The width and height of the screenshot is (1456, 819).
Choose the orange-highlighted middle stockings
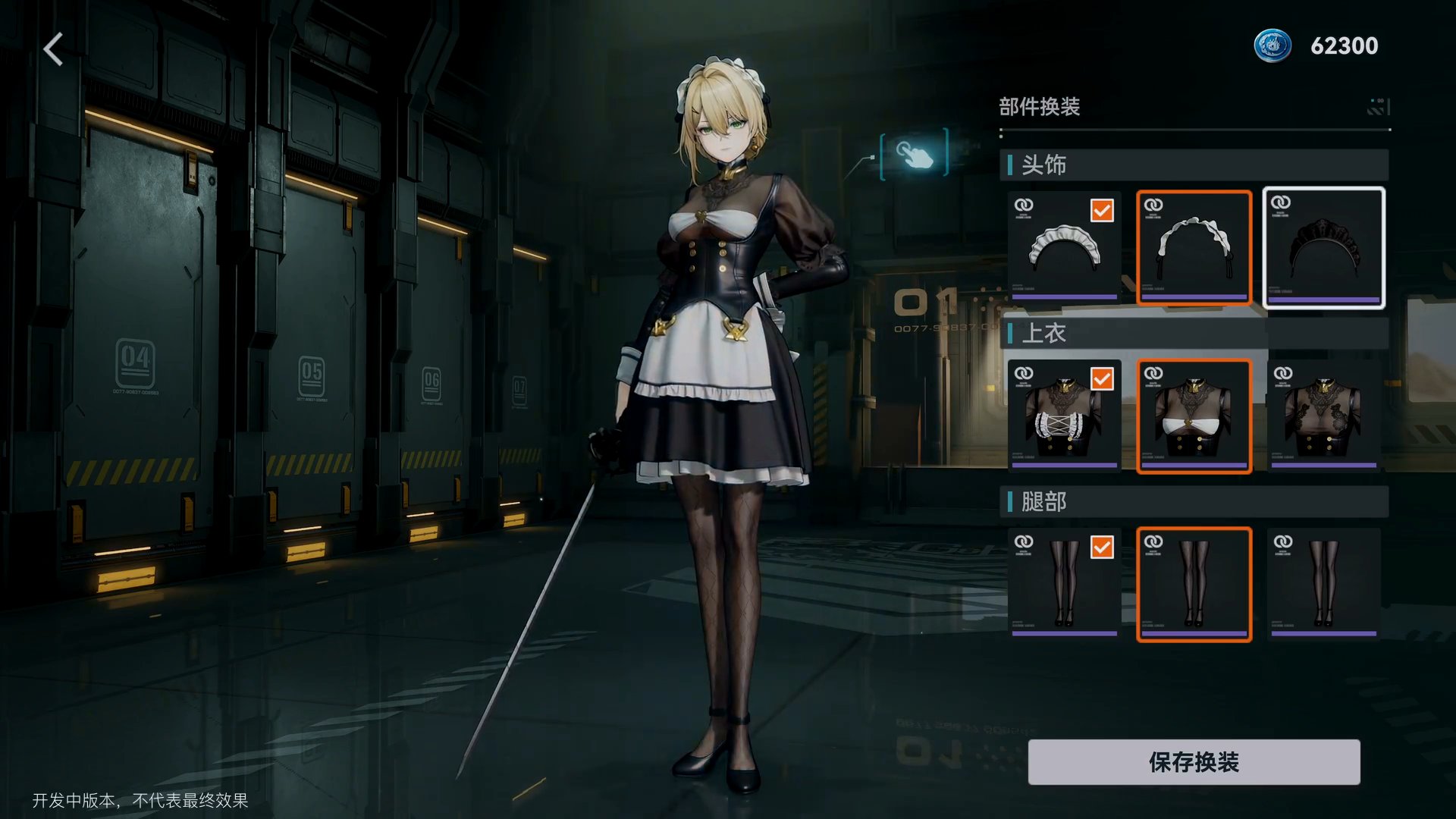click(x=1194, y=585)
